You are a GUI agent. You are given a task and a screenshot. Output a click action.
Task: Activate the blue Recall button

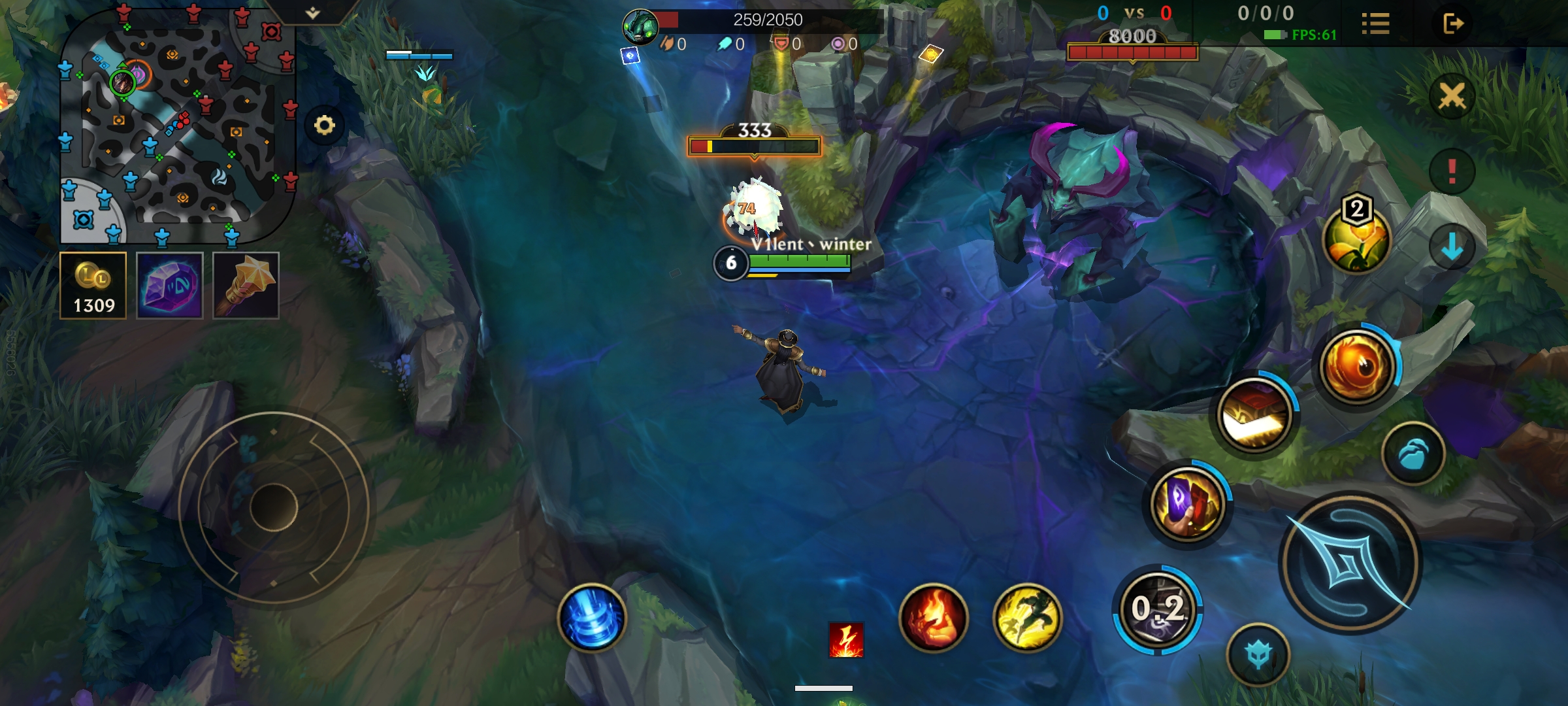592,617
